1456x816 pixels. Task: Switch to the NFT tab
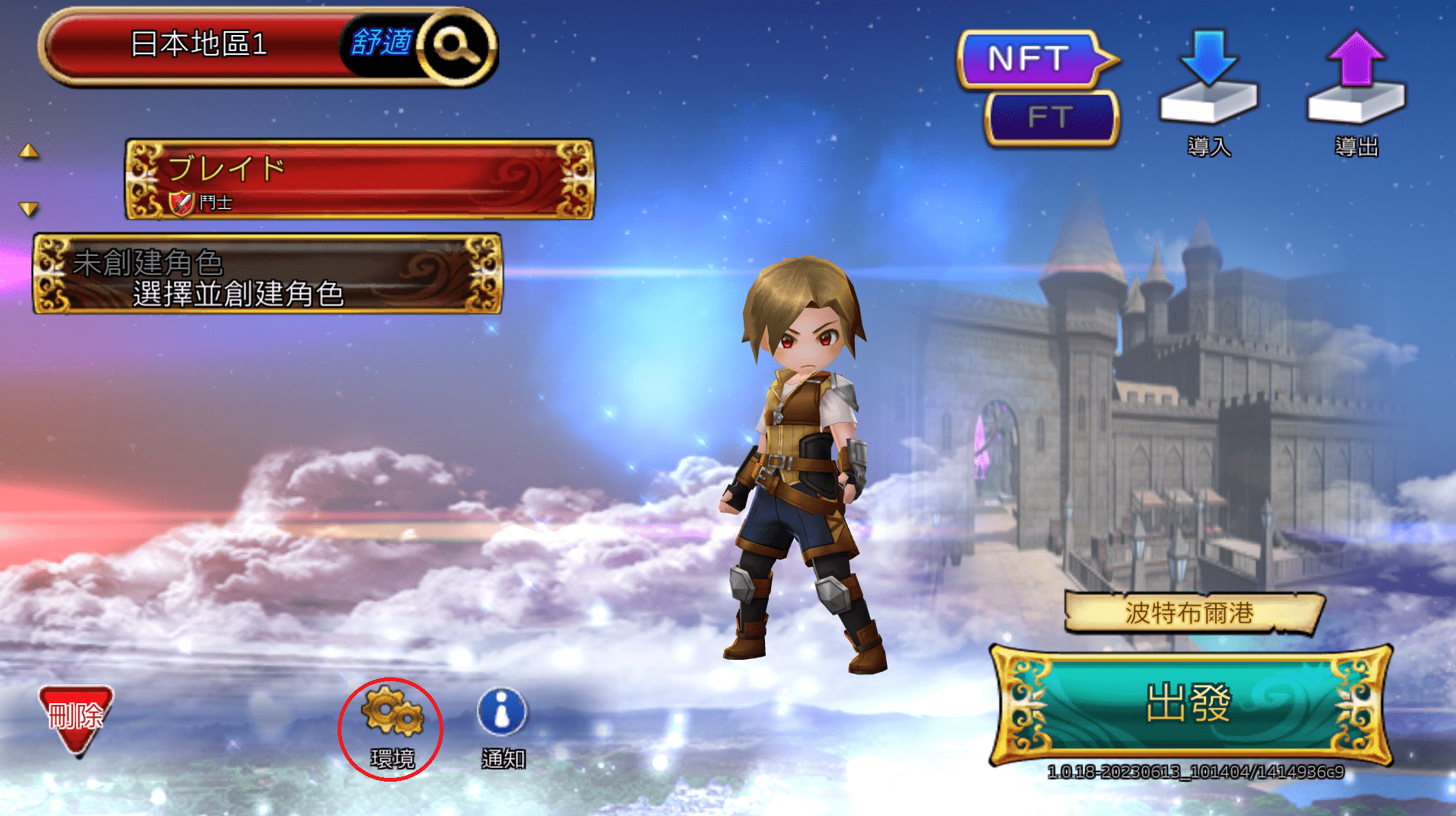1030,59
